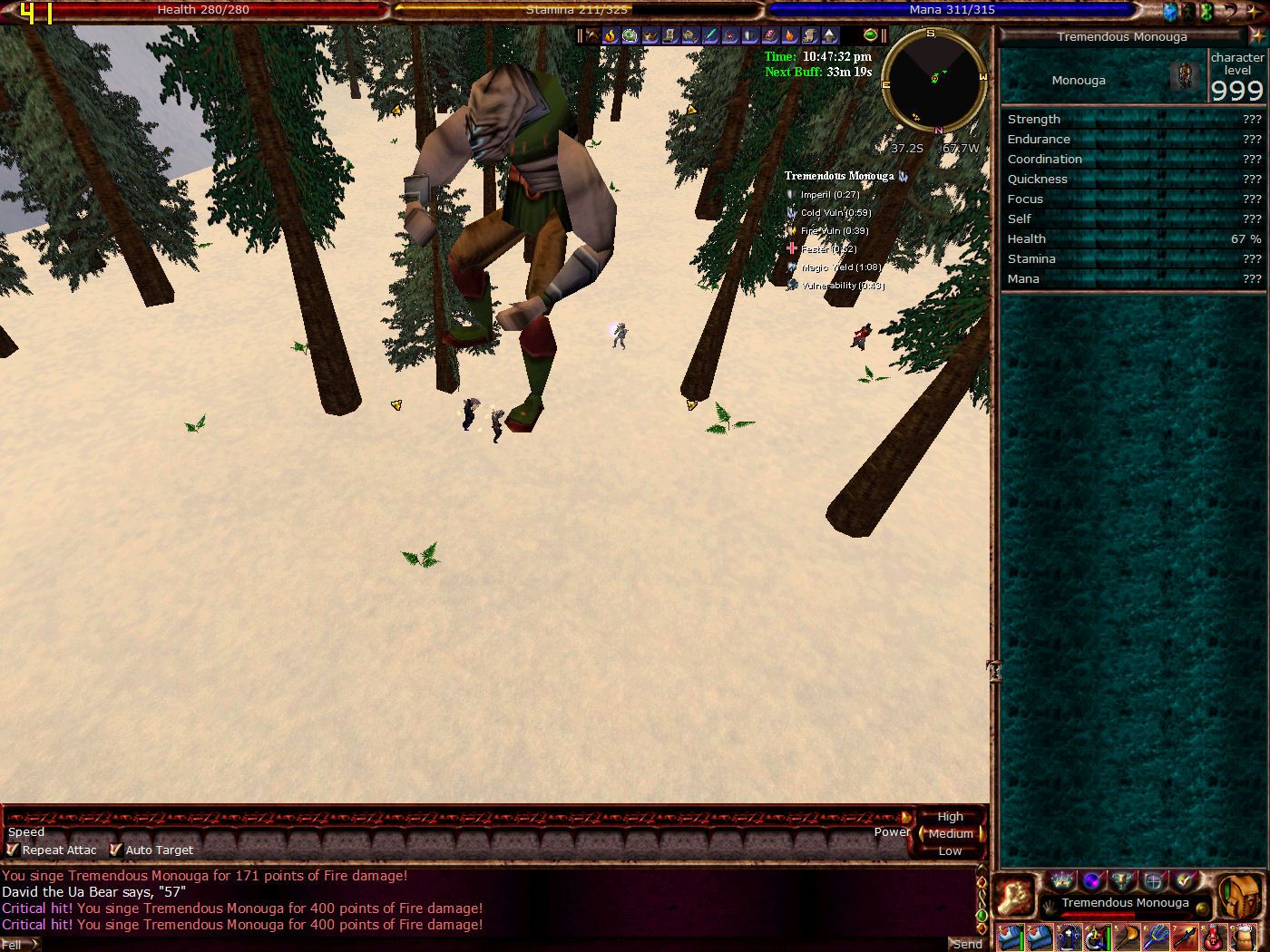Open the checkmark options panel

[1185, 880]
